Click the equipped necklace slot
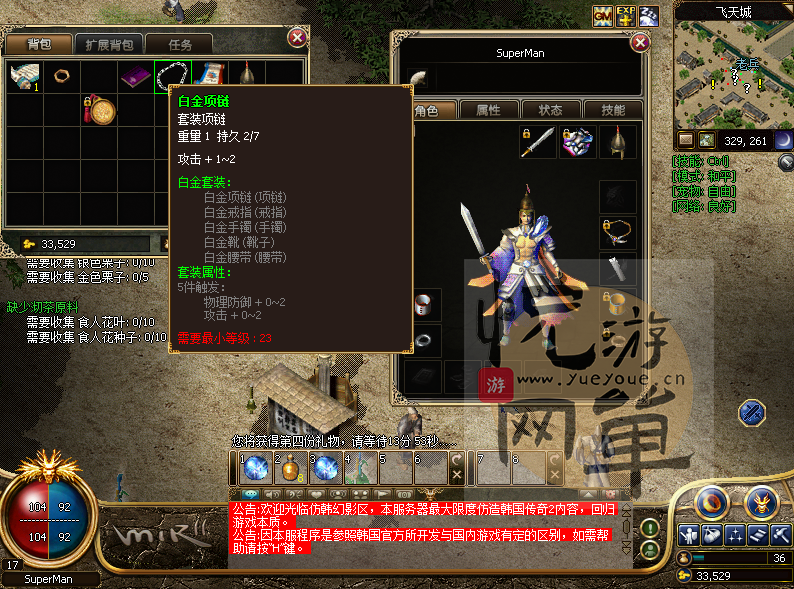 [x=618, y=231]
